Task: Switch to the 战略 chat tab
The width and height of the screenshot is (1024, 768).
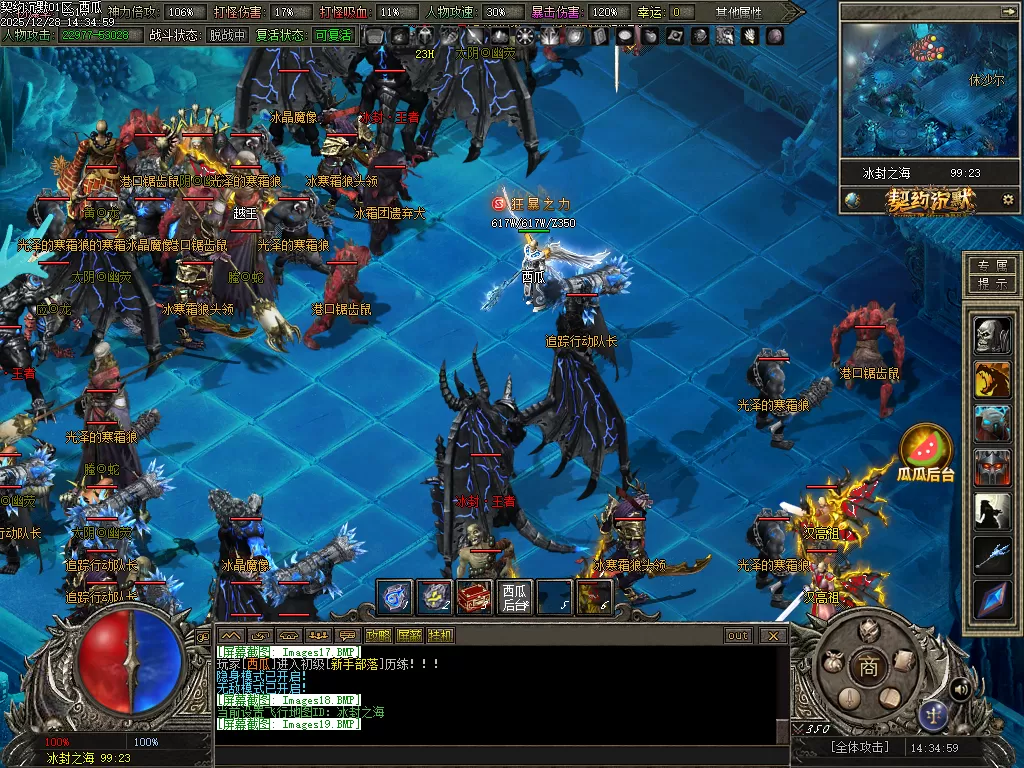Action: [x=378, y=635]
